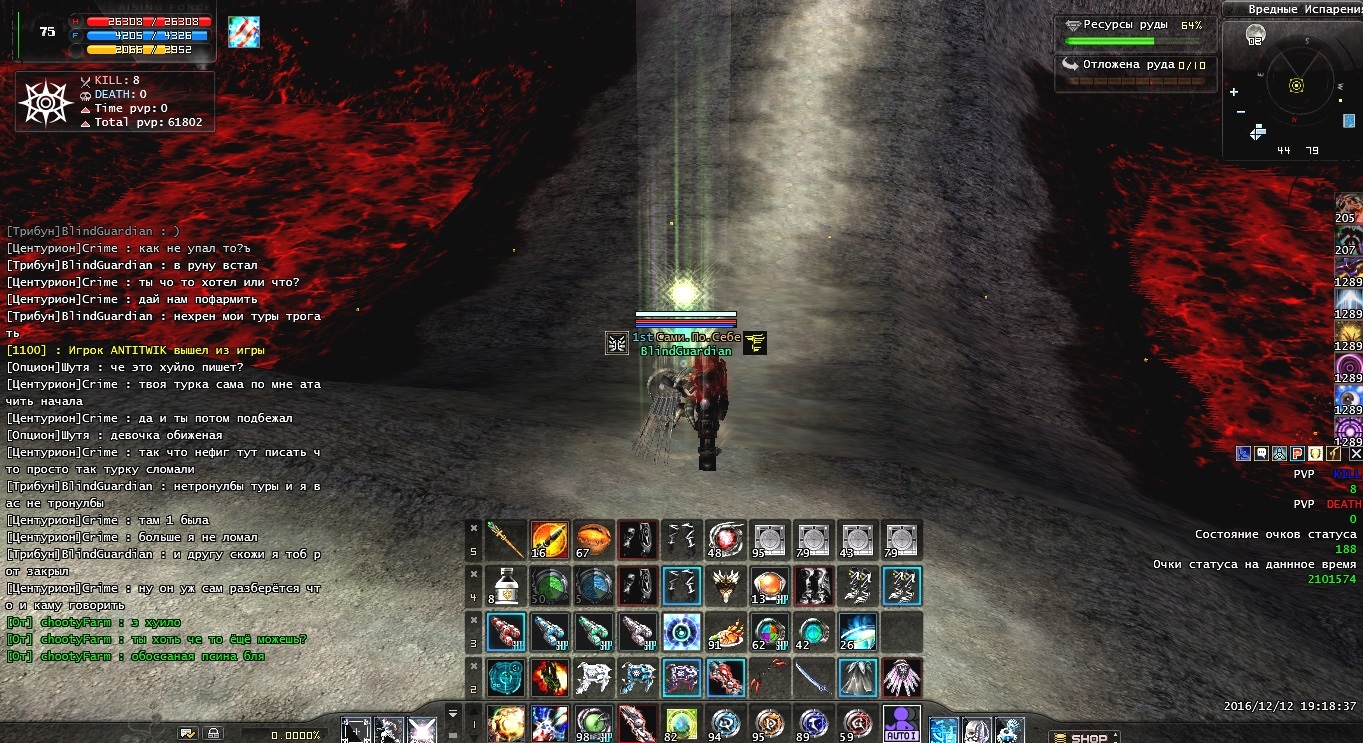This screenshot has width=1363, height=743.
Task: Zoom in the minimap with plus button
Action: point(1234,92)
